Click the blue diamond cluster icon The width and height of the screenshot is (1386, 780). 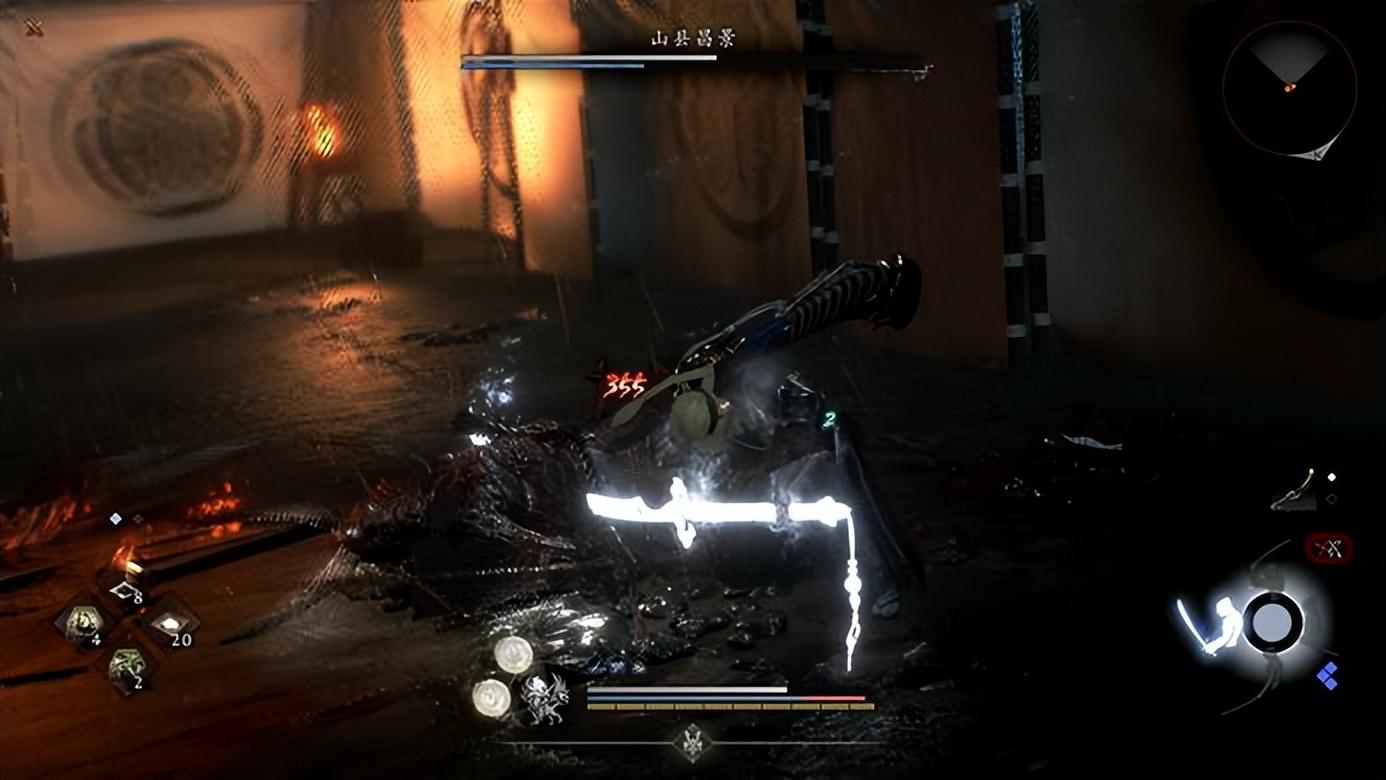pos(1327,676)
